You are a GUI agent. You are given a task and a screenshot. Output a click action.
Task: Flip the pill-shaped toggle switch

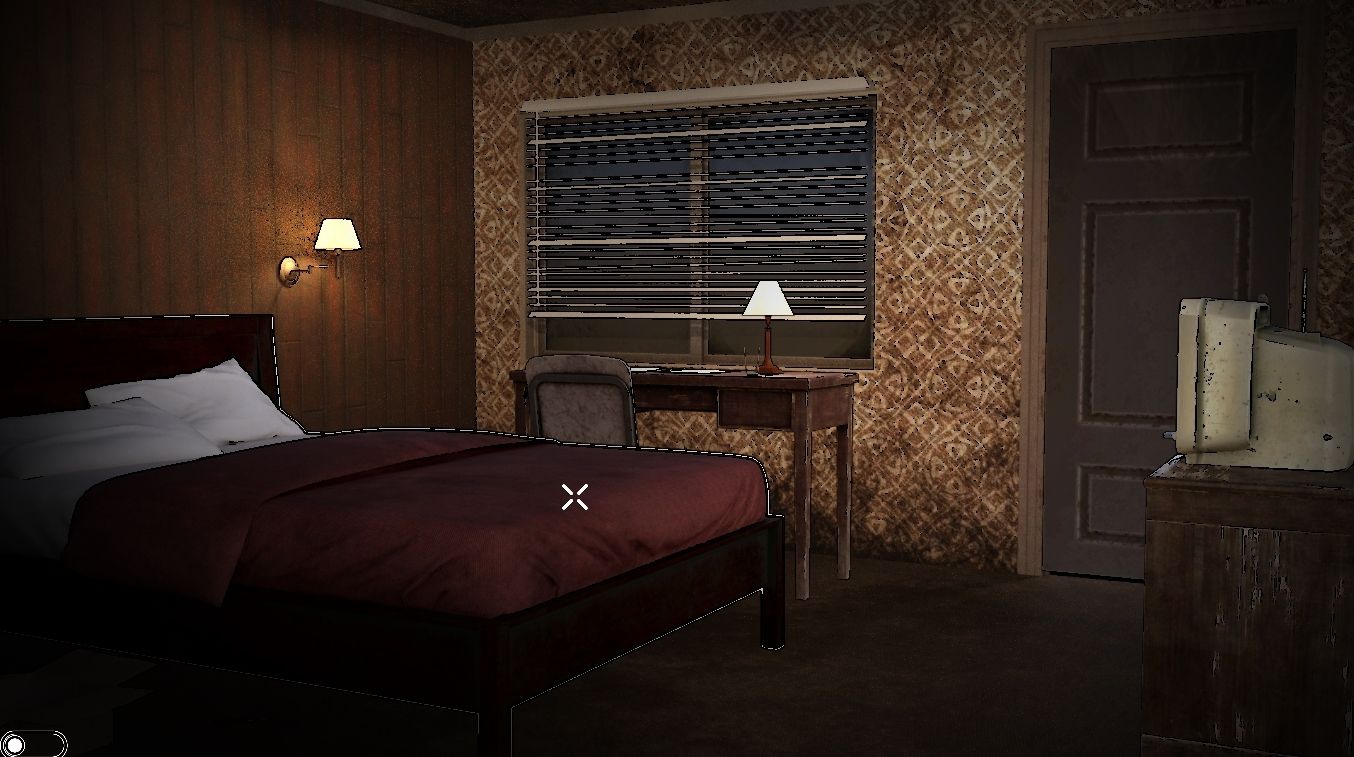(33, 744)
